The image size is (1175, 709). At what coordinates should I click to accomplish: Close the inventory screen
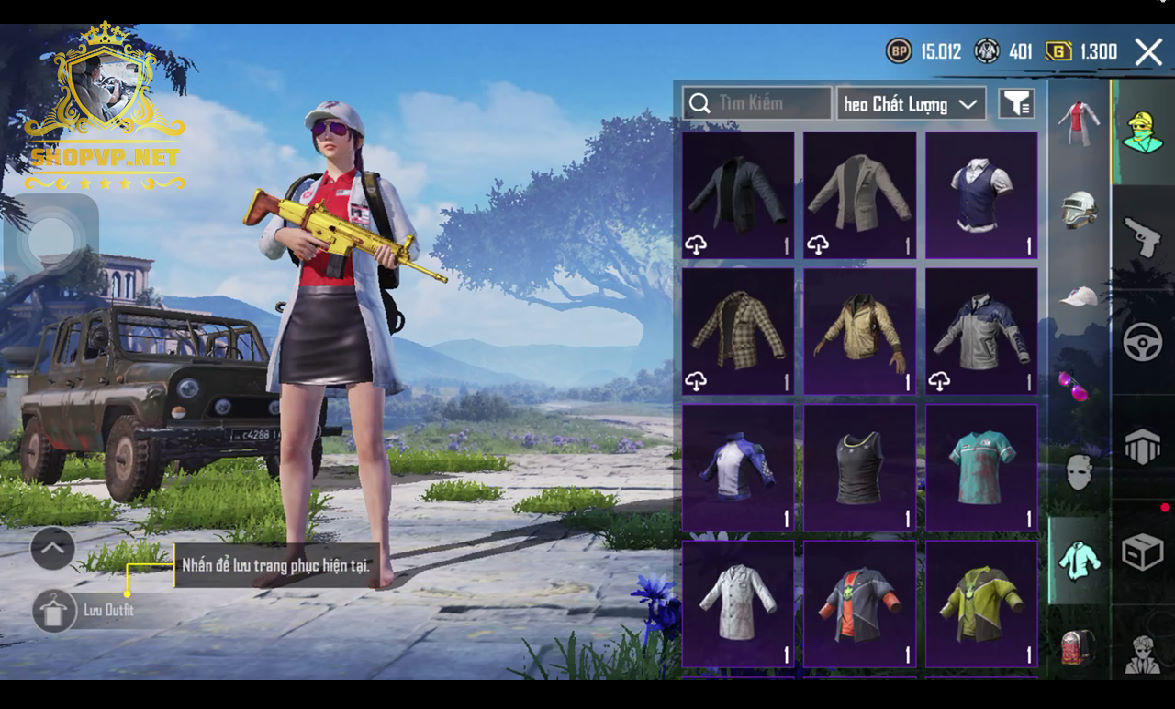click(x=1148, y=52)
